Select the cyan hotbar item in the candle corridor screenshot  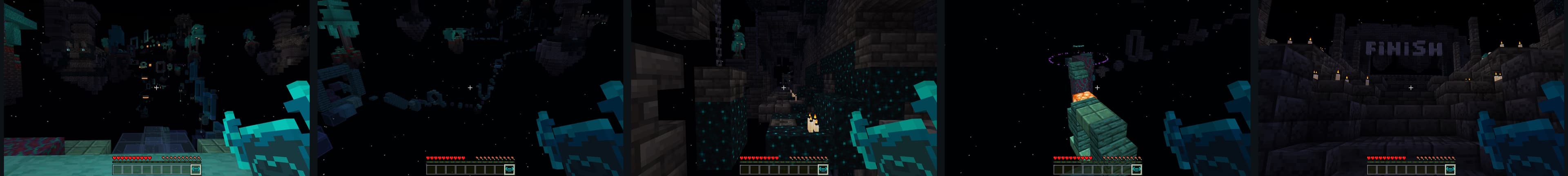(823, 169)
